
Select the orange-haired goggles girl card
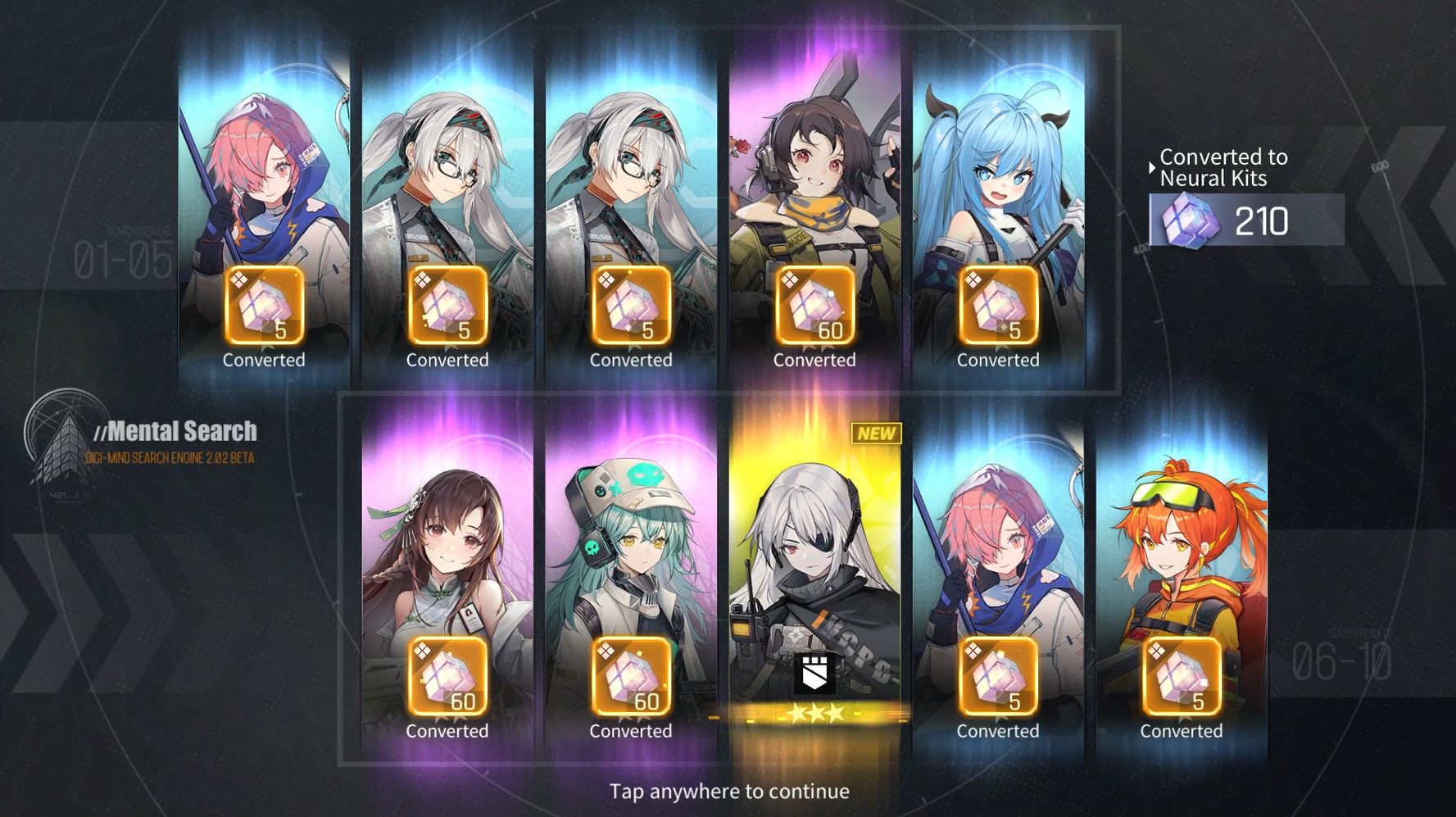click(x=1181, y=574)
